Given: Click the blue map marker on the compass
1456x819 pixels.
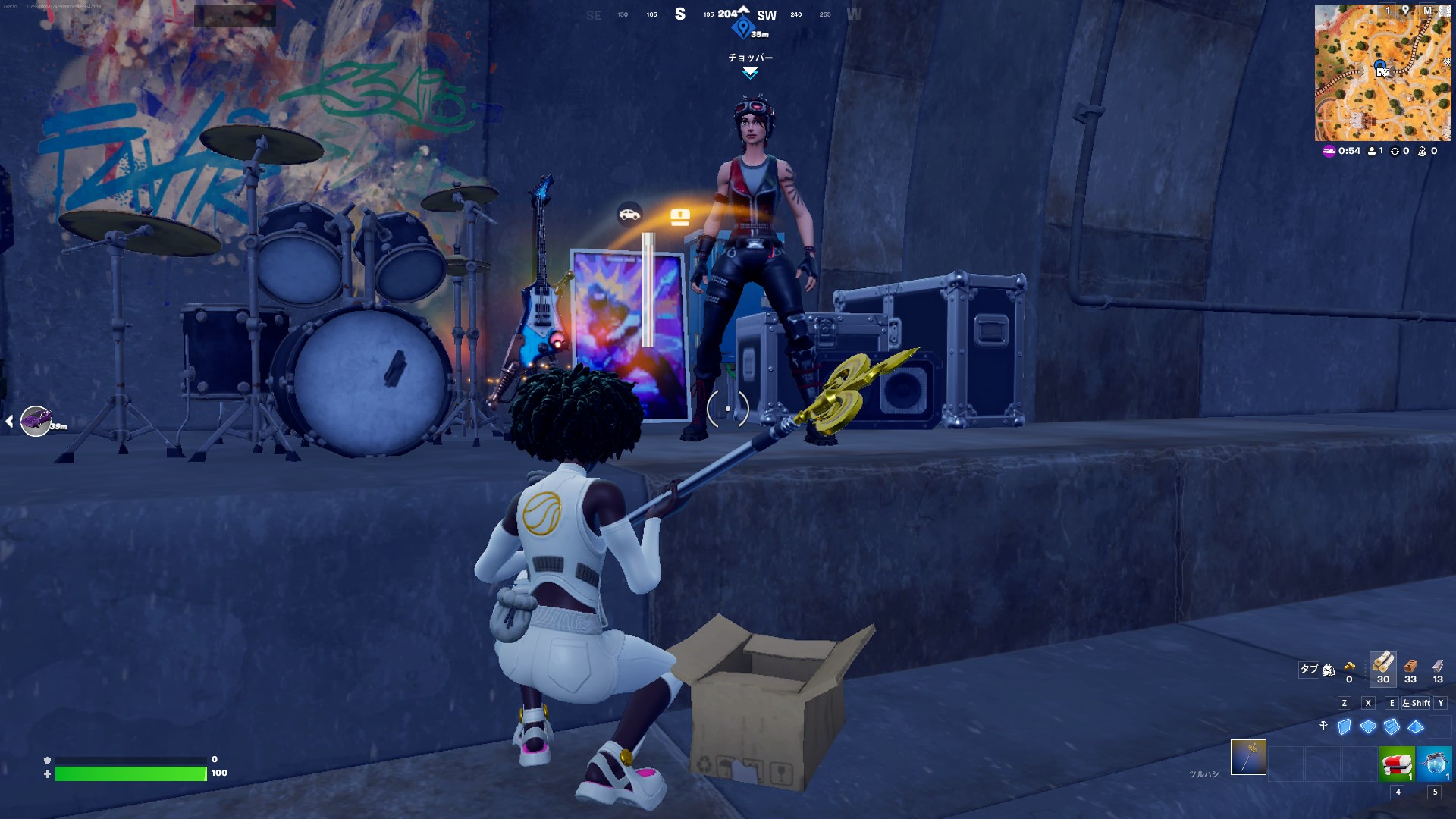Looking at the screenshot, I should tap(742, 29).
